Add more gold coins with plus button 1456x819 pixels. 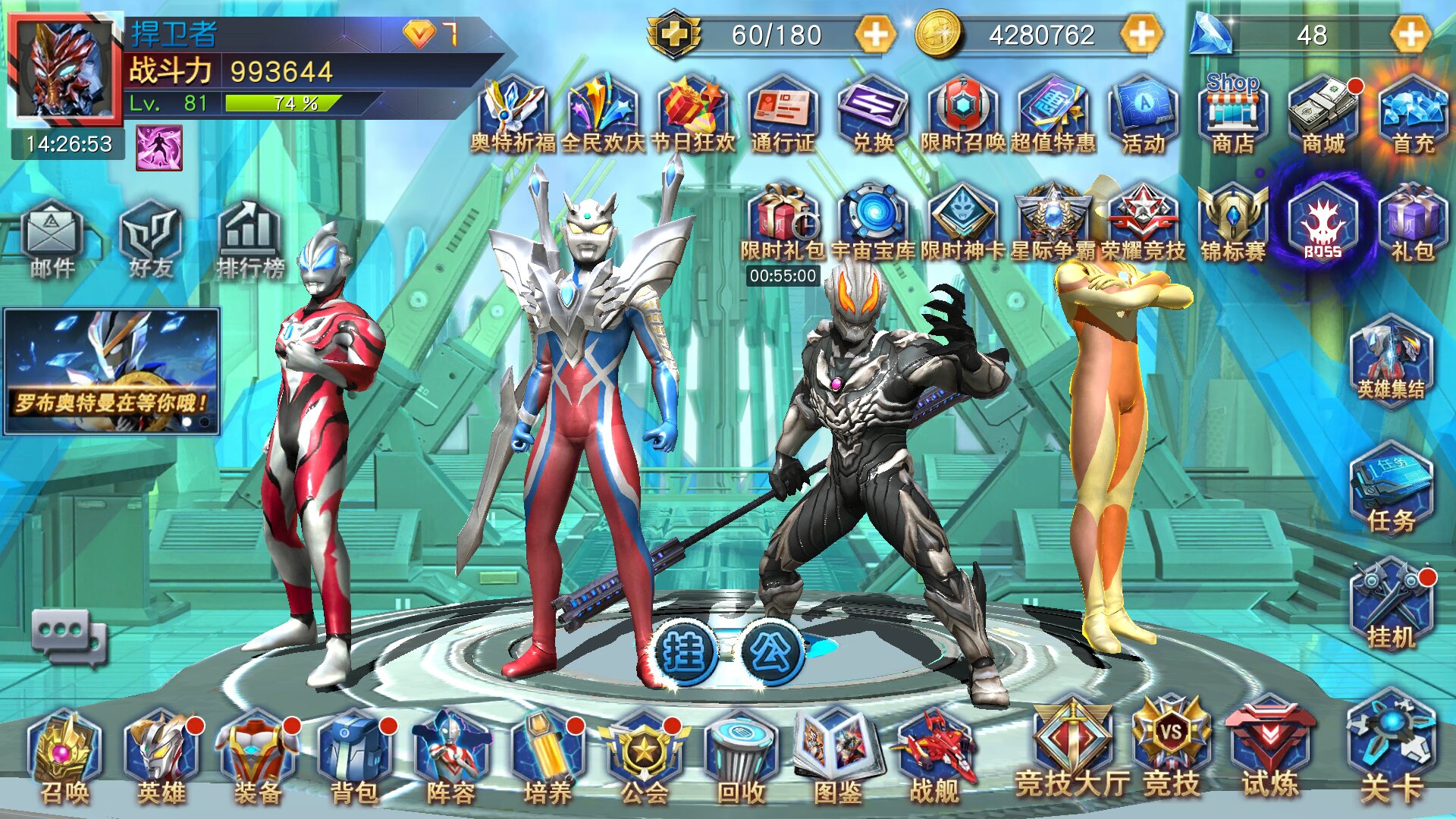coord(1141,35)
